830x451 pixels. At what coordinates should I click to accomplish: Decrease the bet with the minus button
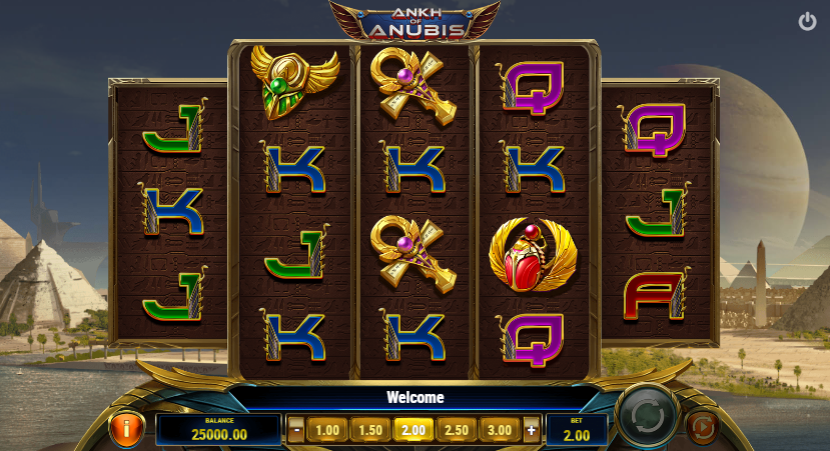(x=296, y=430)
